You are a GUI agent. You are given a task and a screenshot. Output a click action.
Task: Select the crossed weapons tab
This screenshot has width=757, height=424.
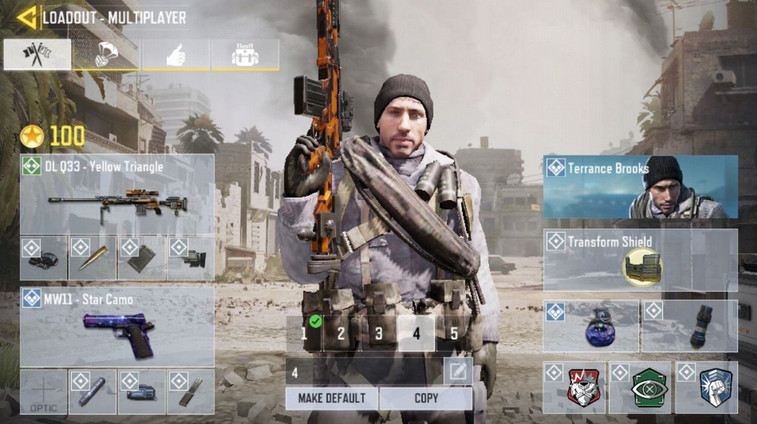(37, 55)
